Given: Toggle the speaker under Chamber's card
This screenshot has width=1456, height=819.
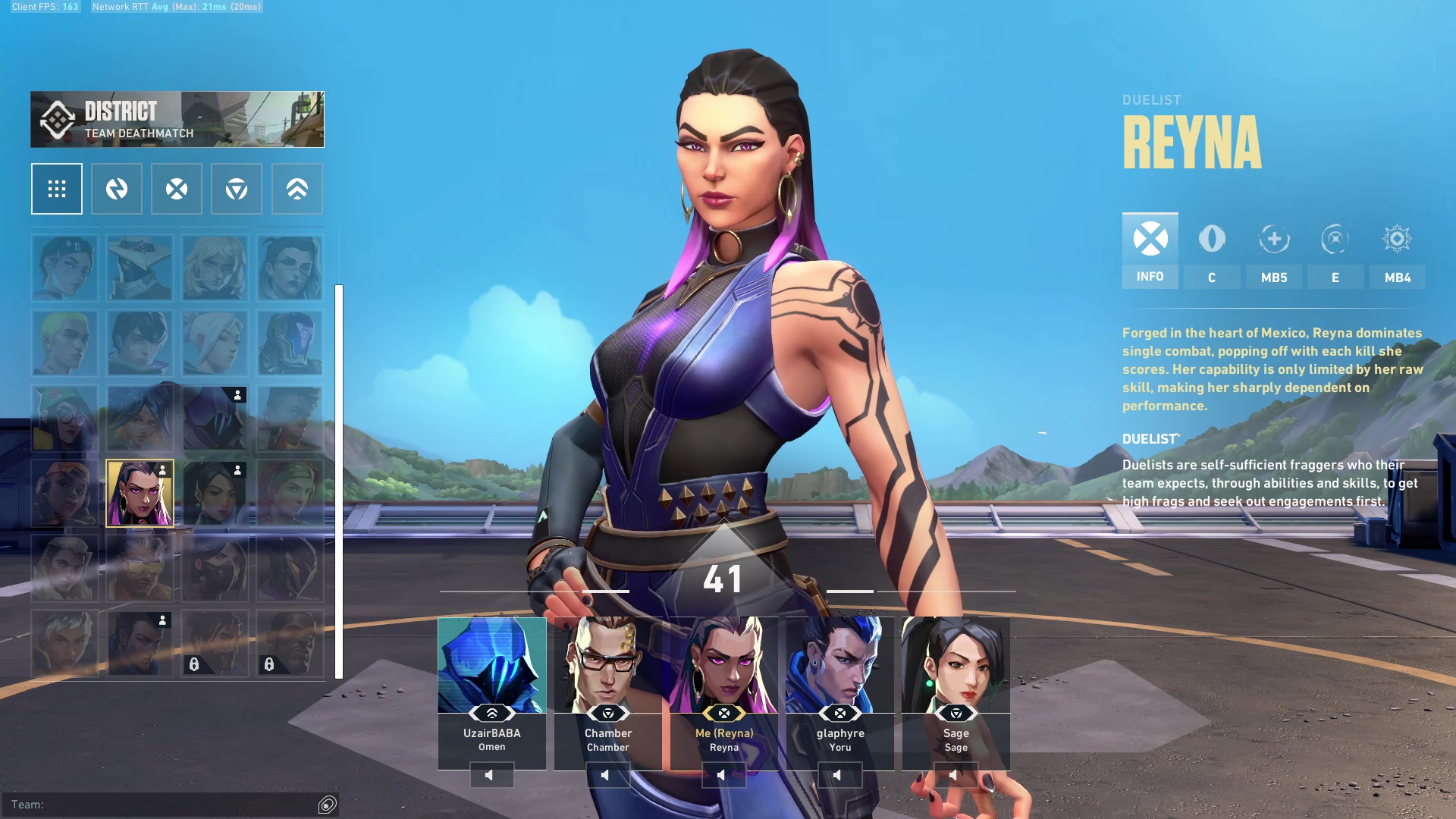Looking at the screenshot, I should tap(607, 775).
